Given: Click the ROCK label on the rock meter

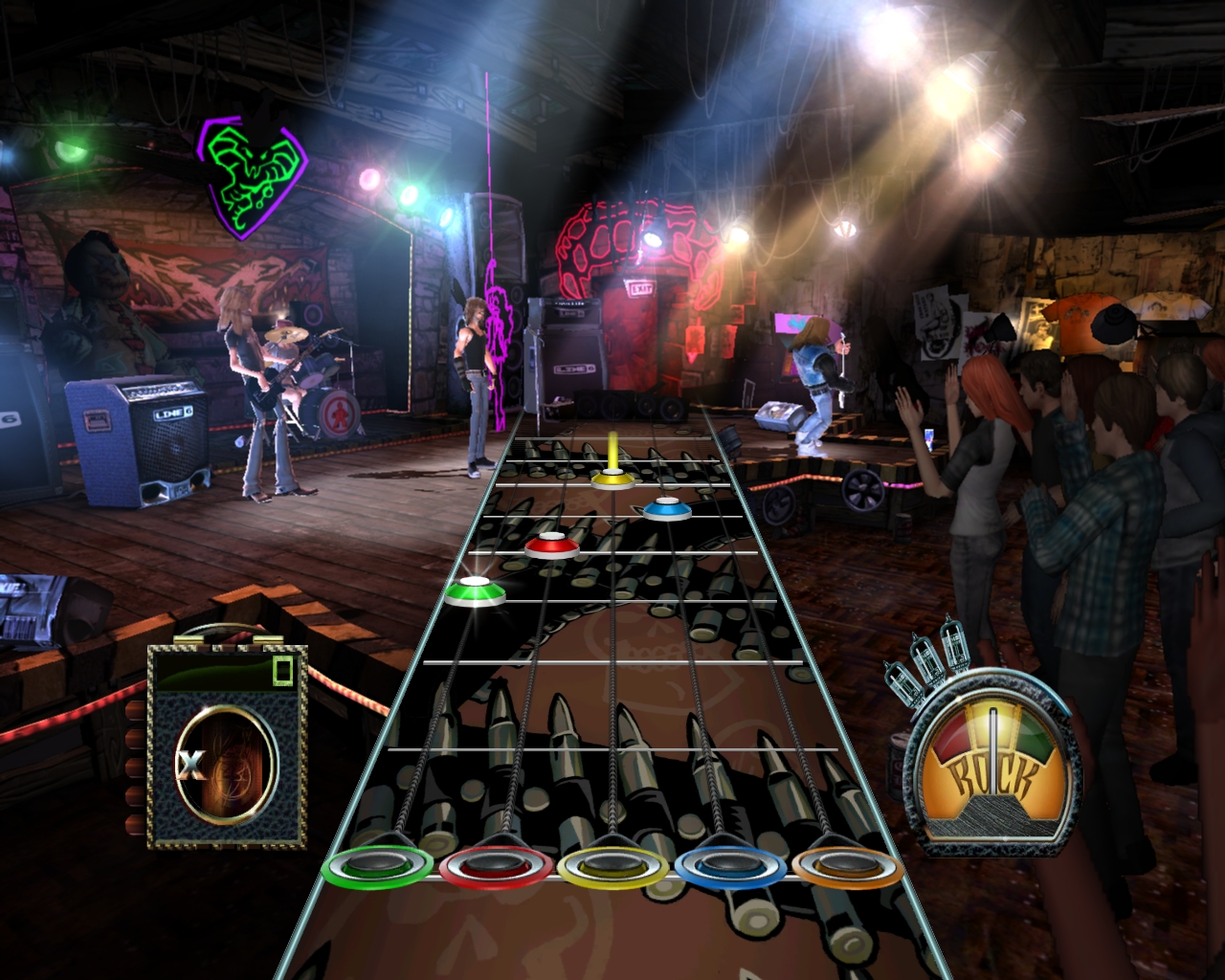Looking at the screenshot, I should click(993, 775).
